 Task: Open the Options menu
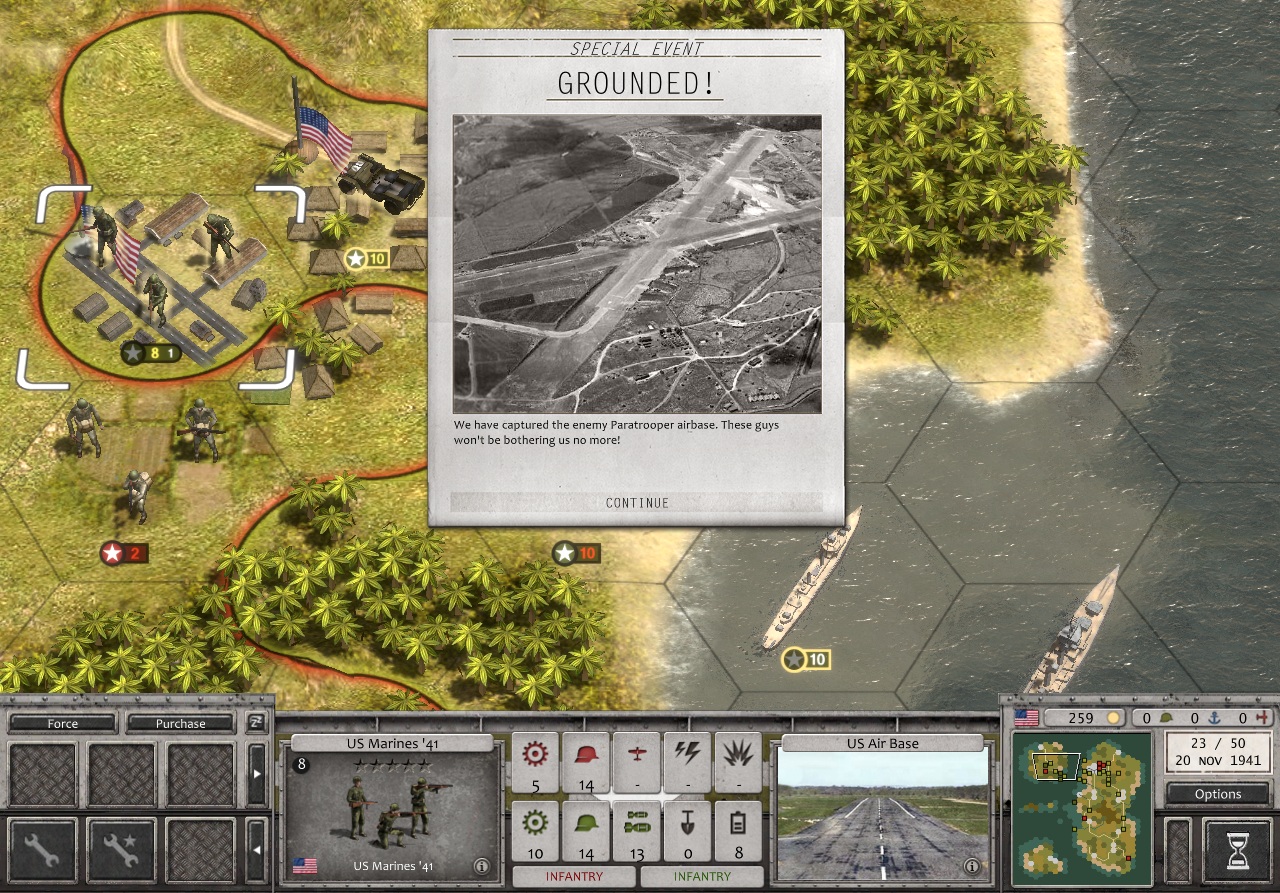pos(1218,794)
